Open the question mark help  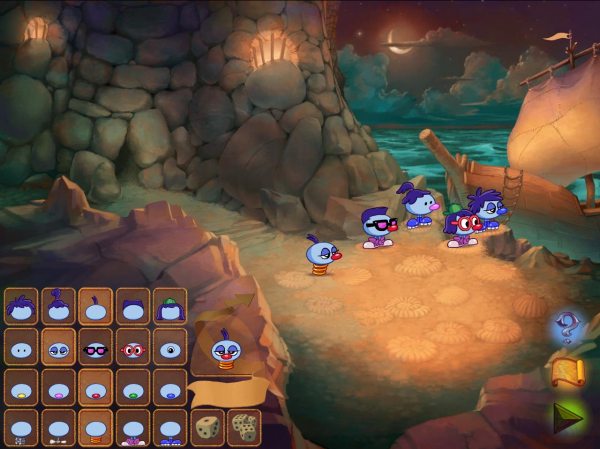566,326
